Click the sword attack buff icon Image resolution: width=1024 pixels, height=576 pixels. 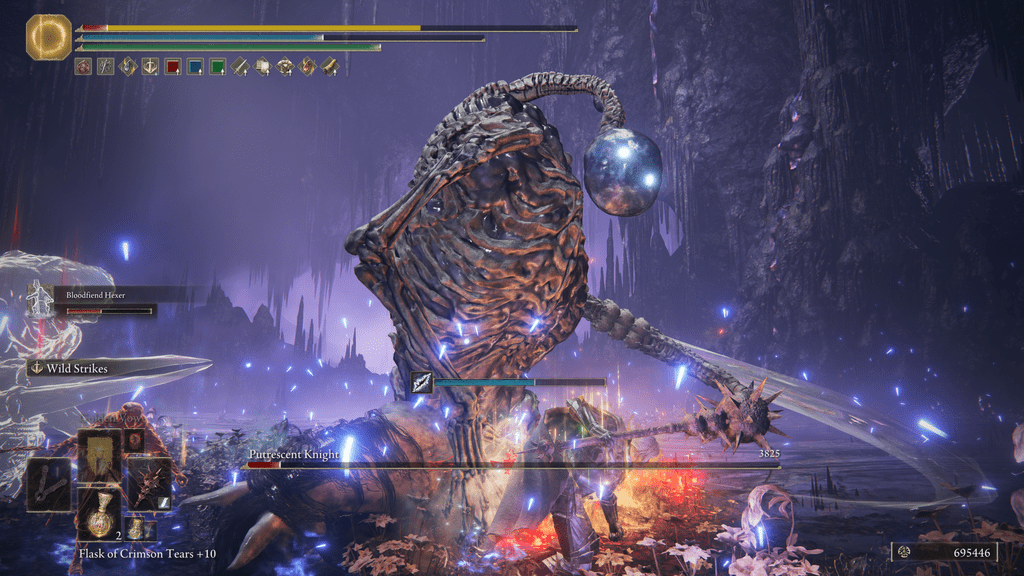pos(240,67)
